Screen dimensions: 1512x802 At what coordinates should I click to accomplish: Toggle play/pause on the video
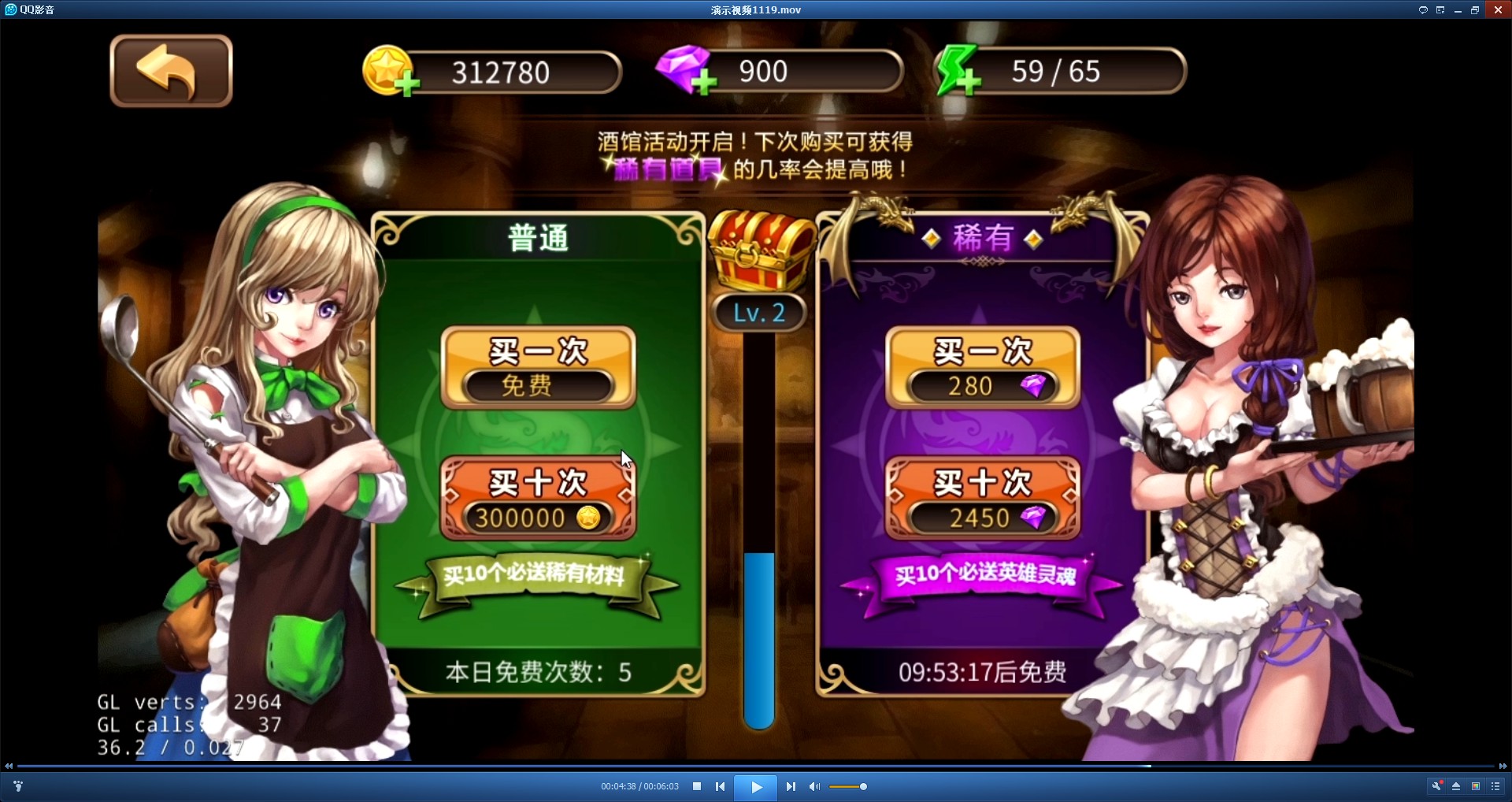pyautogui.click(x=755, y=785)
